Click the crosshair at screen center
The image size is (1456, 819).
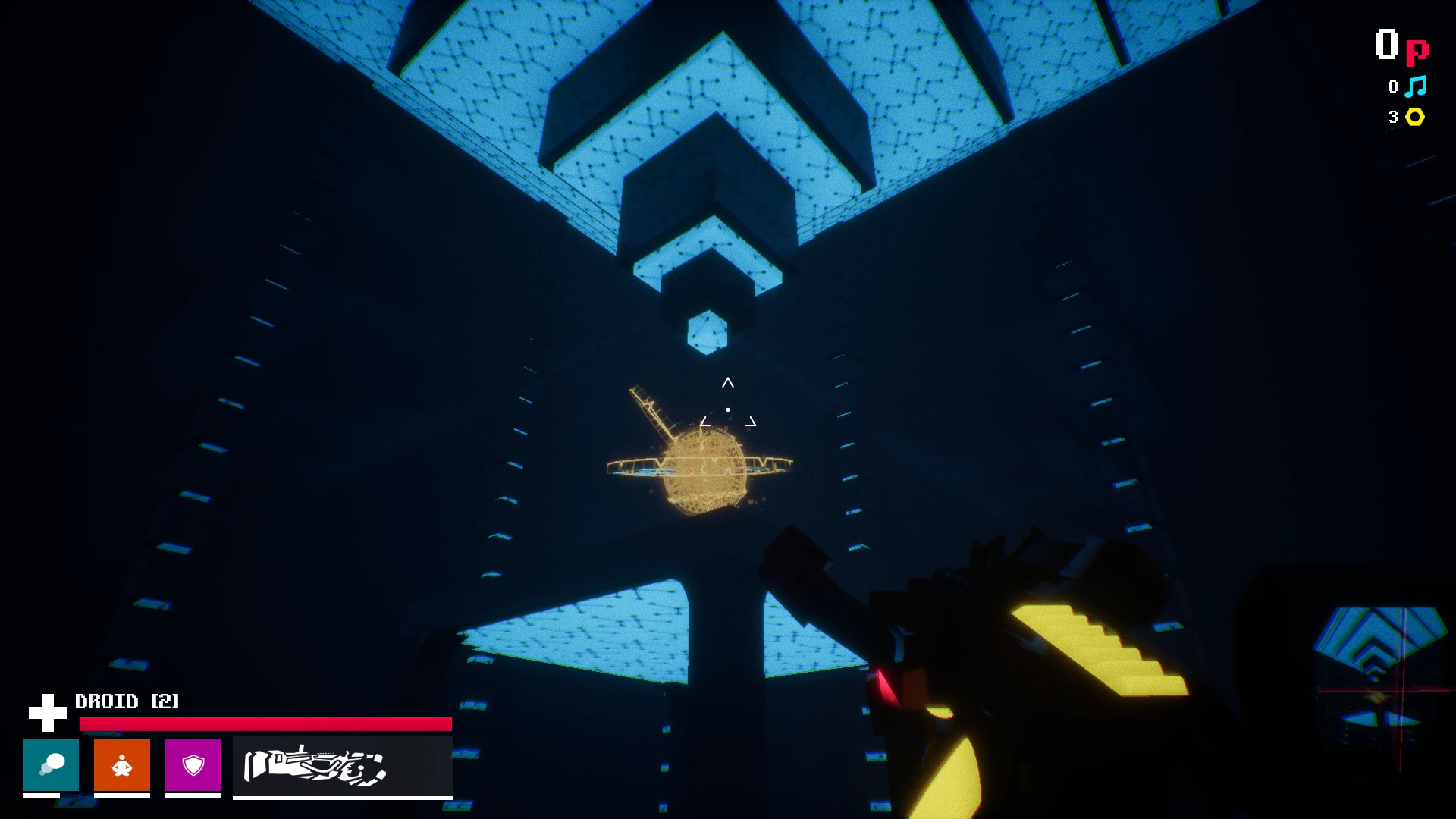pos(728,409)
